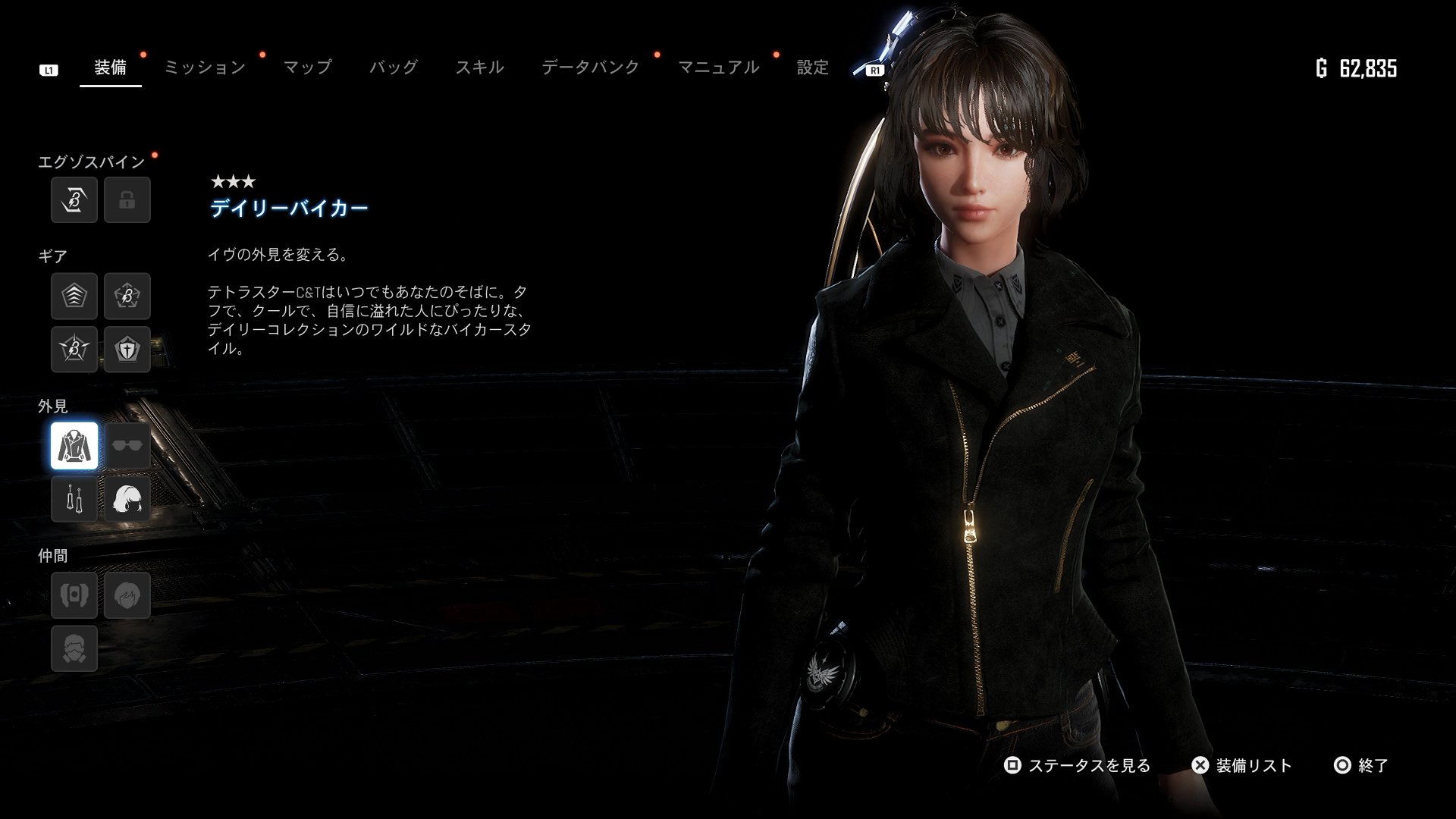The height and width of the screenshot is (819, 1456).
Task: Select the jacket outfit slot
Action: (74, 445)
